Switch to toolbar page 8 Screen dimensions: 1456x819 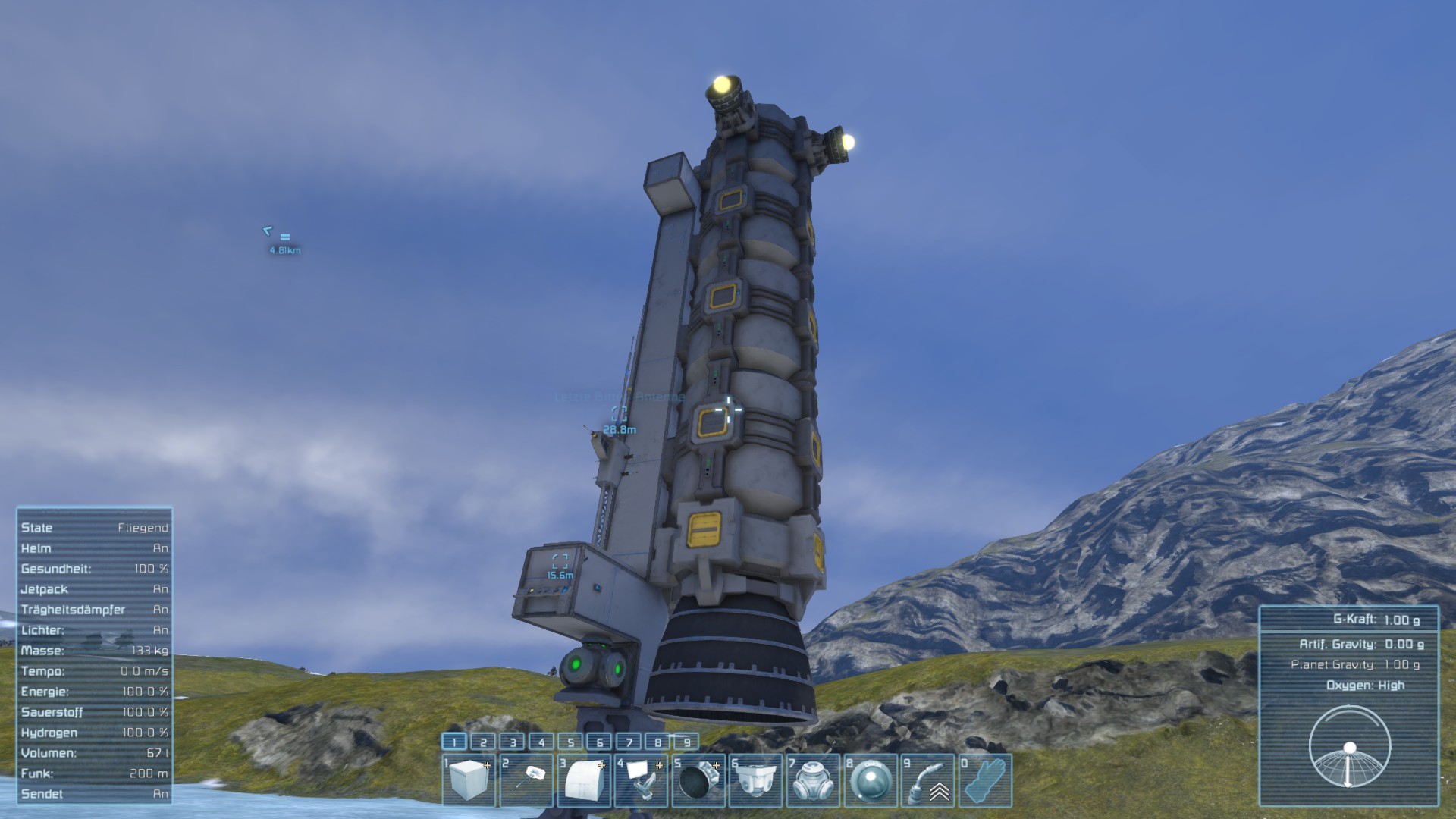click(x=658, y=742)
